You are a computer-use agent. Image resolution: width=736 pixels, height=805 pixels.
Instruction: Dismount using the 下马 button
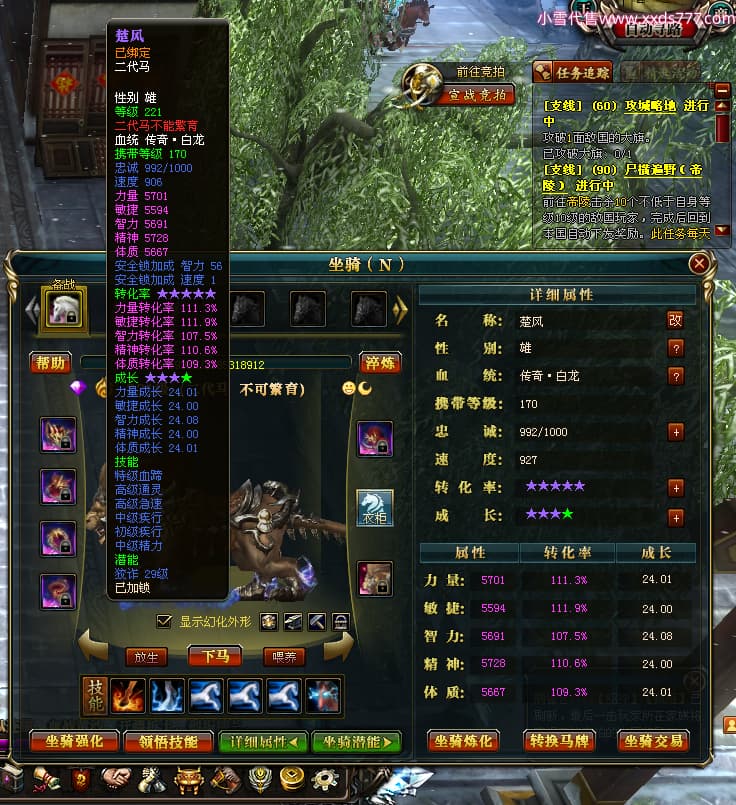tap(215, 657)
